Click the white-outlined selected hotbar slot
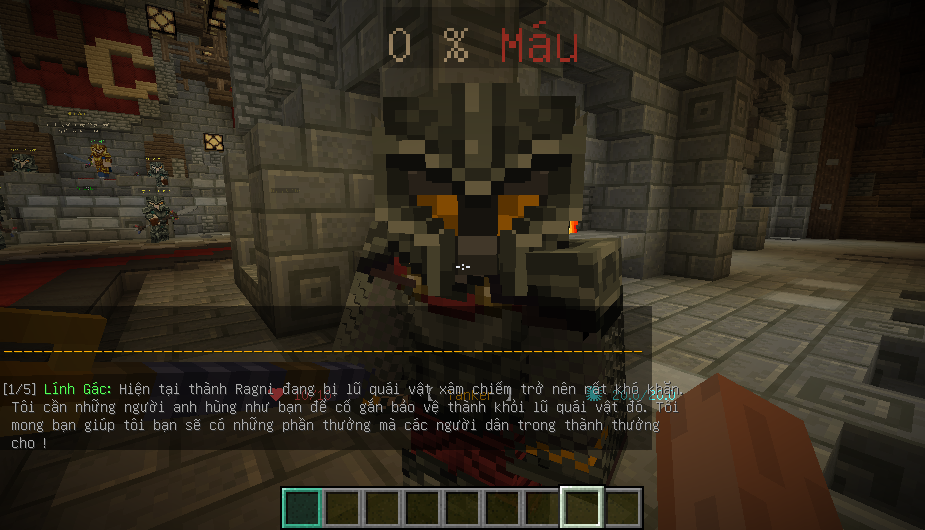925x530 pixels. (582, 508)
